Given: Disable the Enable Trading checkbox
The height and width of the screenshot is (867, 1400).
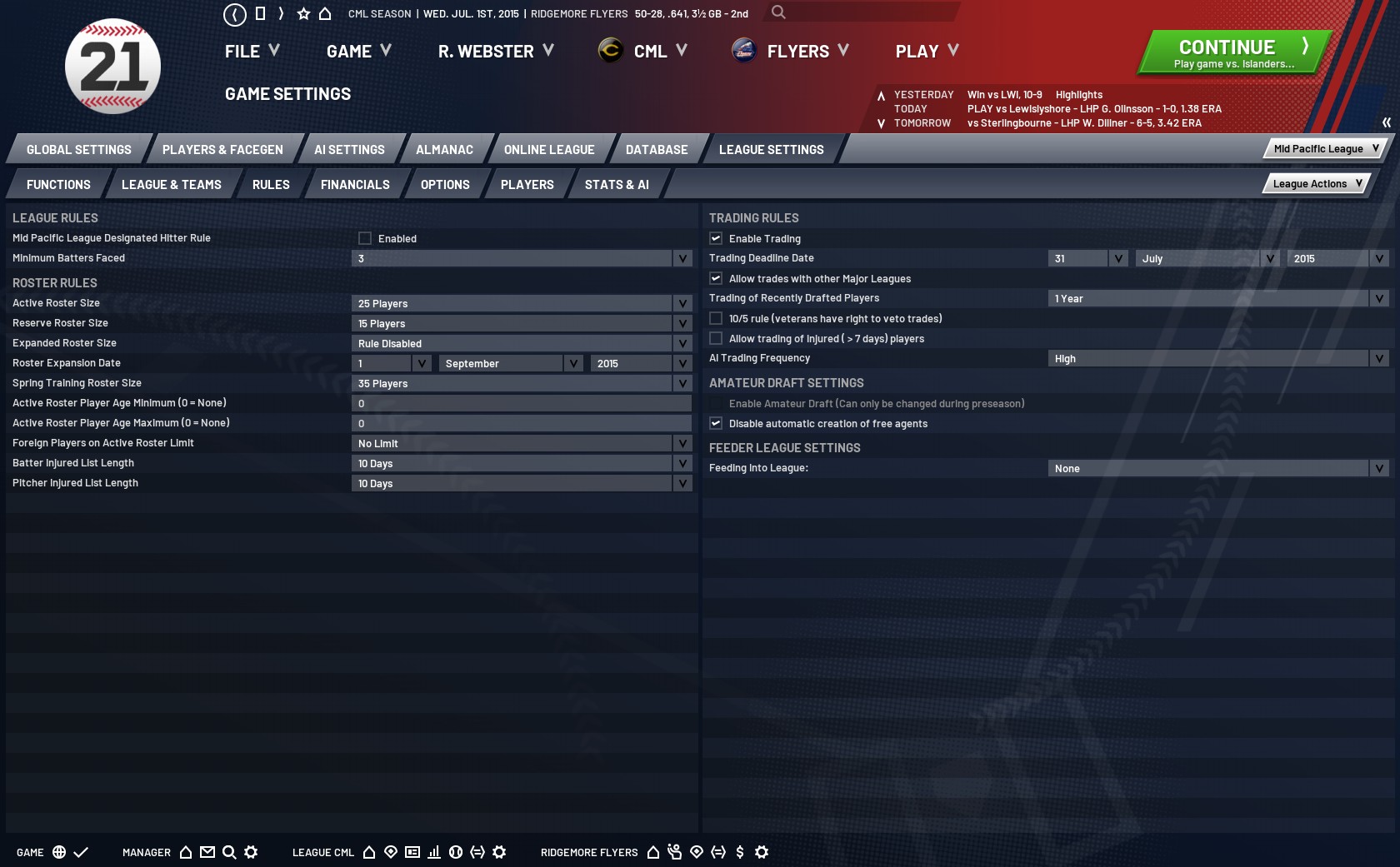Looking at the screenshot, I should [716, 238].
